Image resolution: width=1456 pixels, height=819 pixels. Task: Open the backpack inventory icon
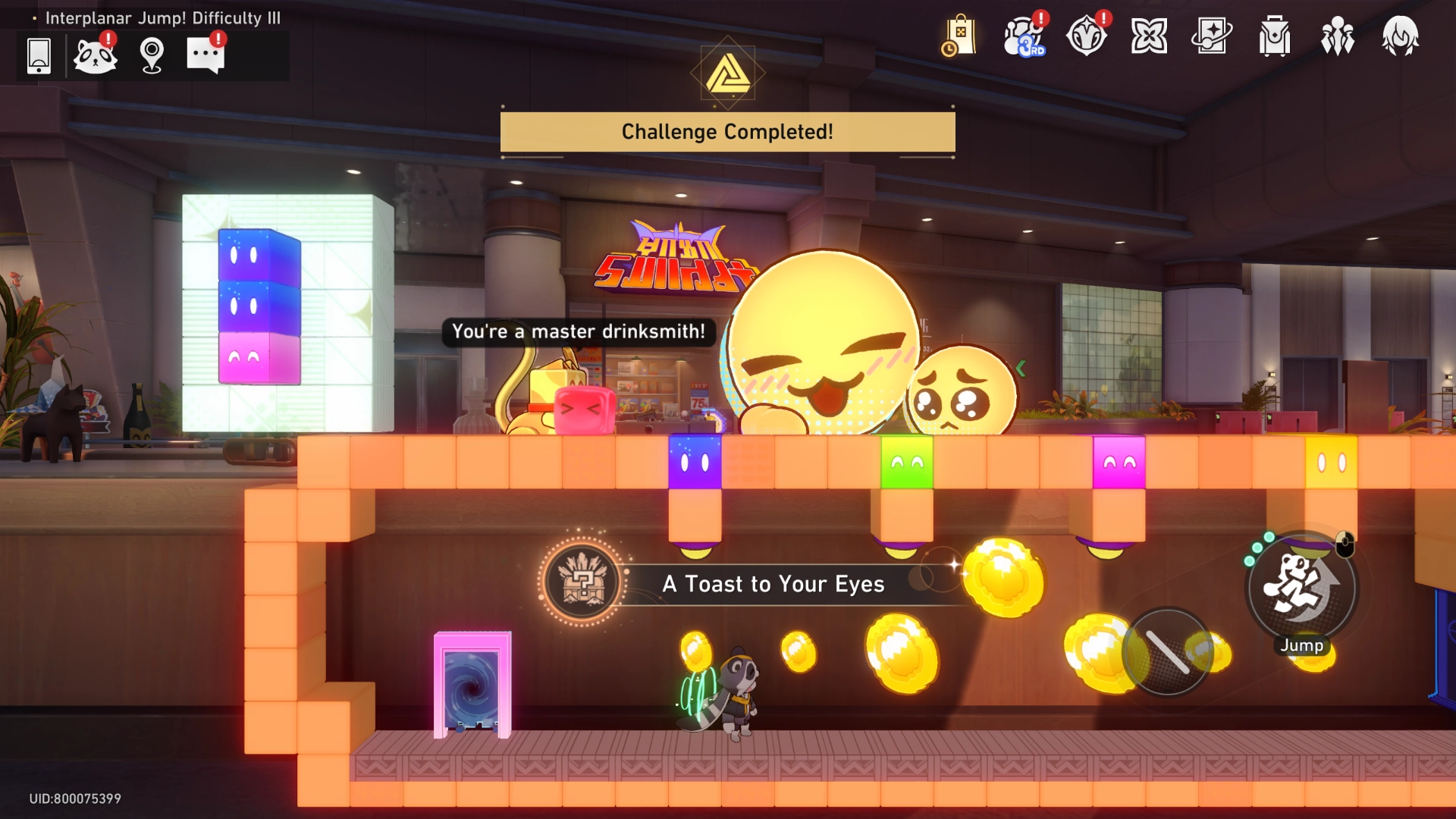point(1274,36)
